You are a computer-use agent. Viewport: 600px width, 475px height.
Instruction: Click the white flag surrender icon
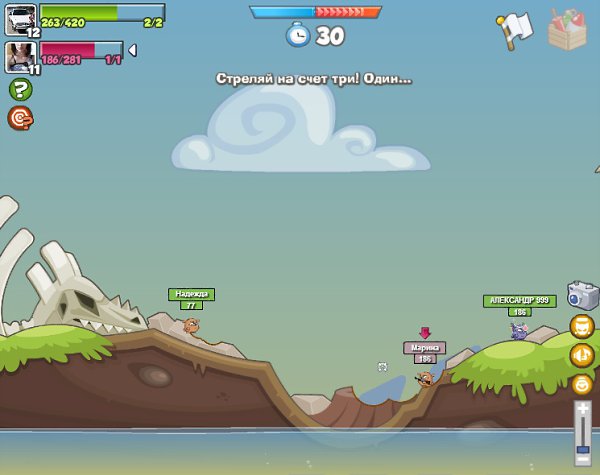point(513,29)
